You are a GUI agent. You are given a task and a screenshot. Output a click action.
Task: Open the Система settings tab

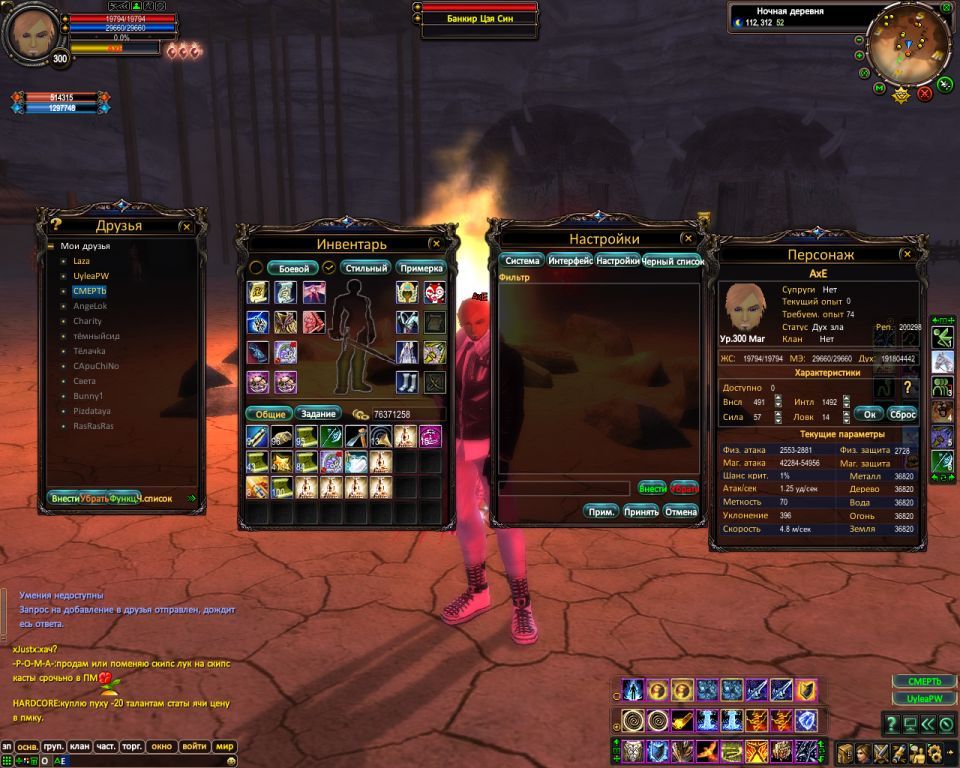(x=522, y=261)
